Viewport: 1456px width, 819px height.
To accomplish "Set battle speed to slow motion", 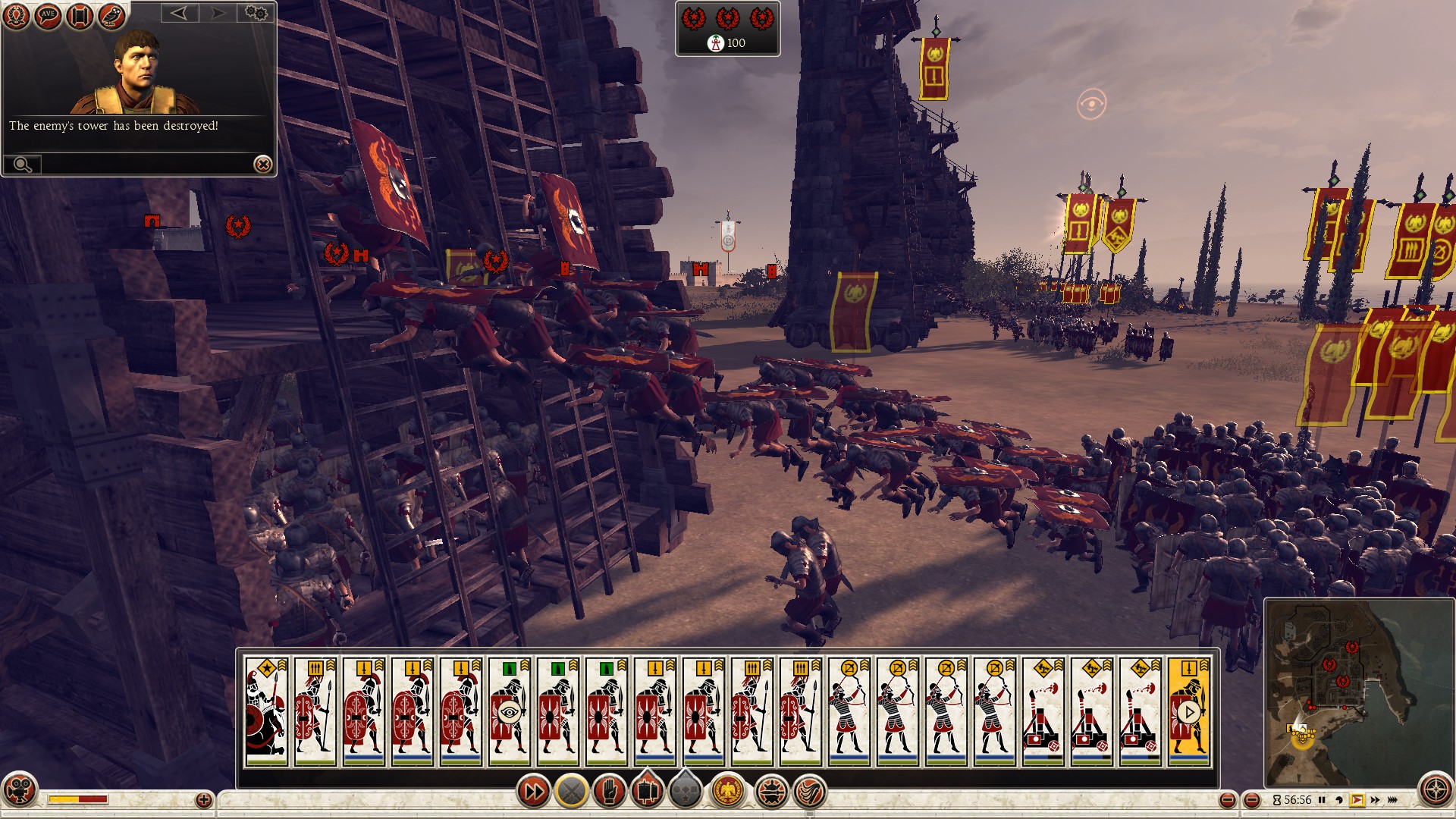I will pyautogui.click(x=1339, y=800).
